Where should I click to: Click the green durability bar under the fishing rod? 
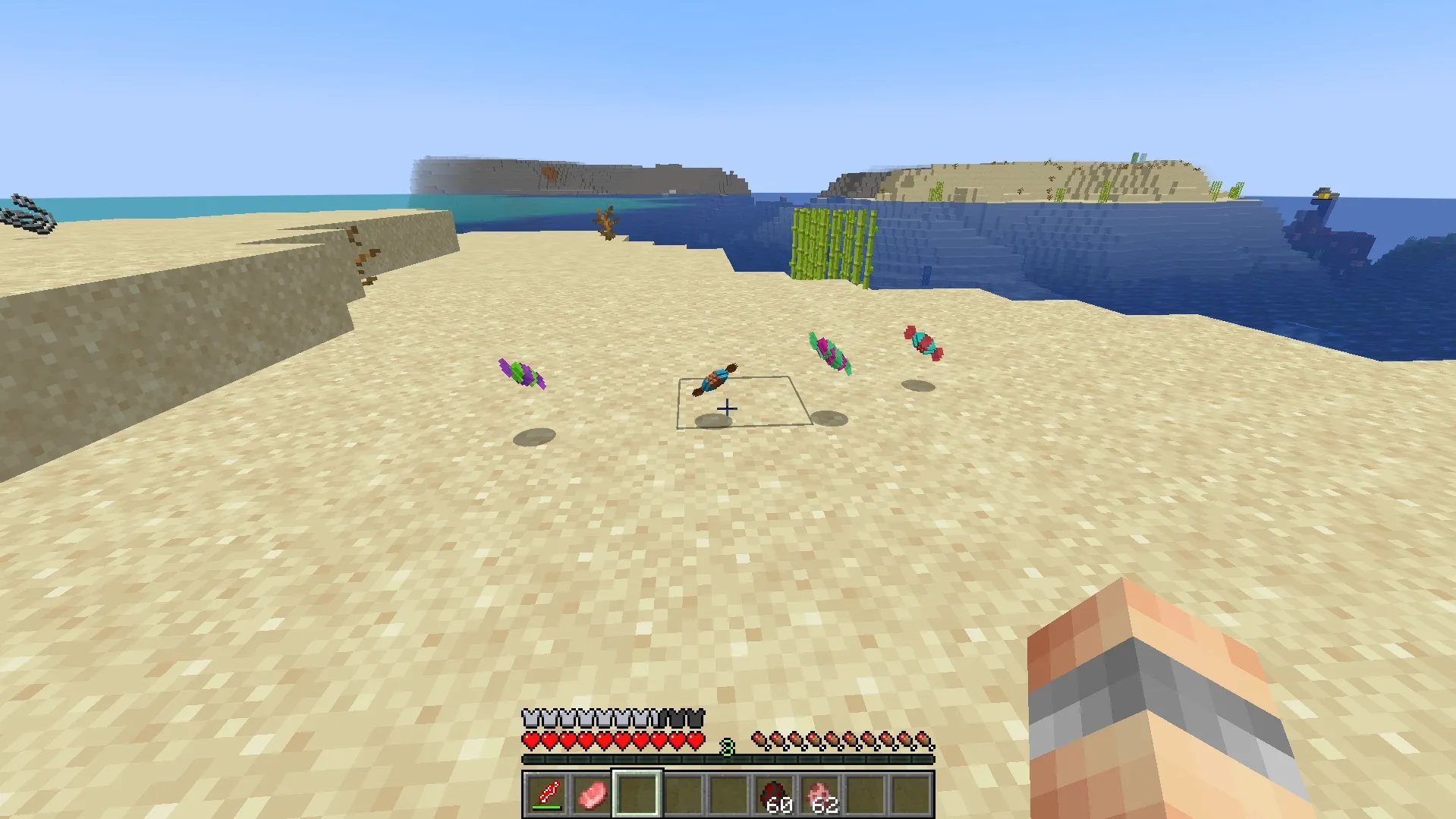548,808
